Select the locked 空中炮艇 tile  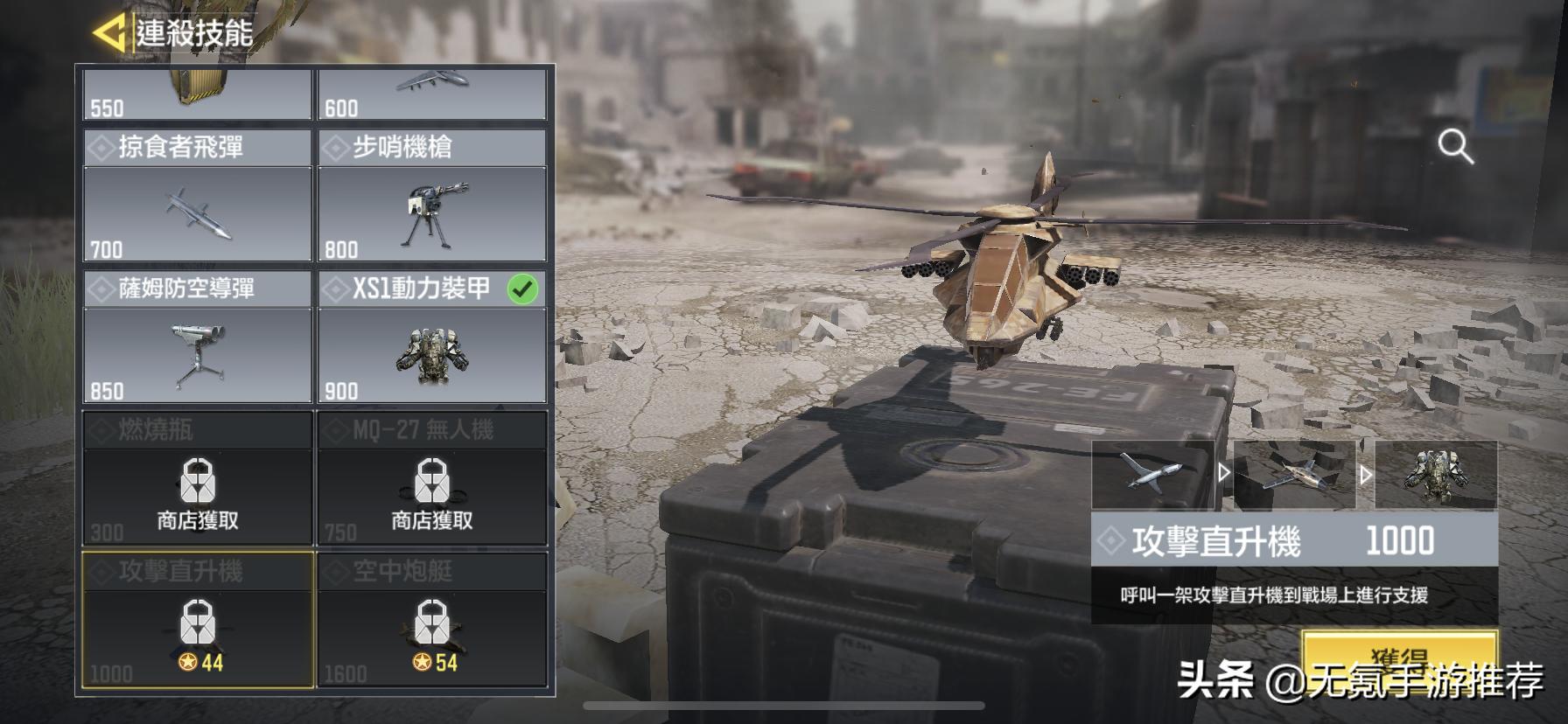pyautogui.click(x=432, y=620)
